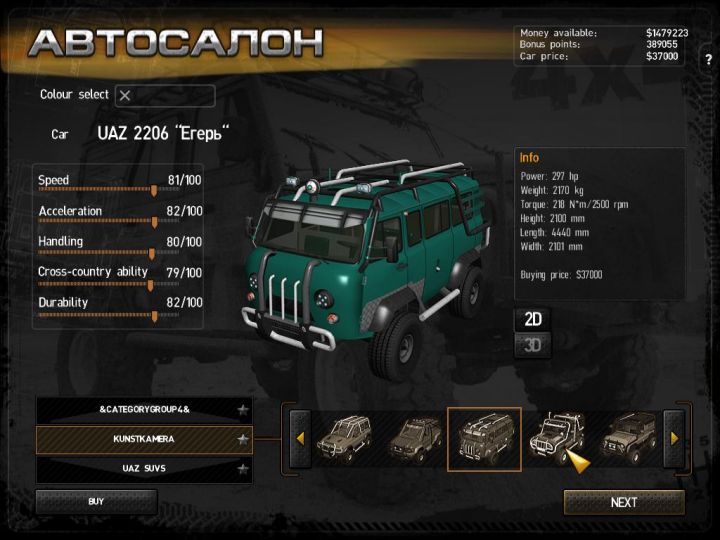Switch to the 3D view

click(x=533, y=345)
